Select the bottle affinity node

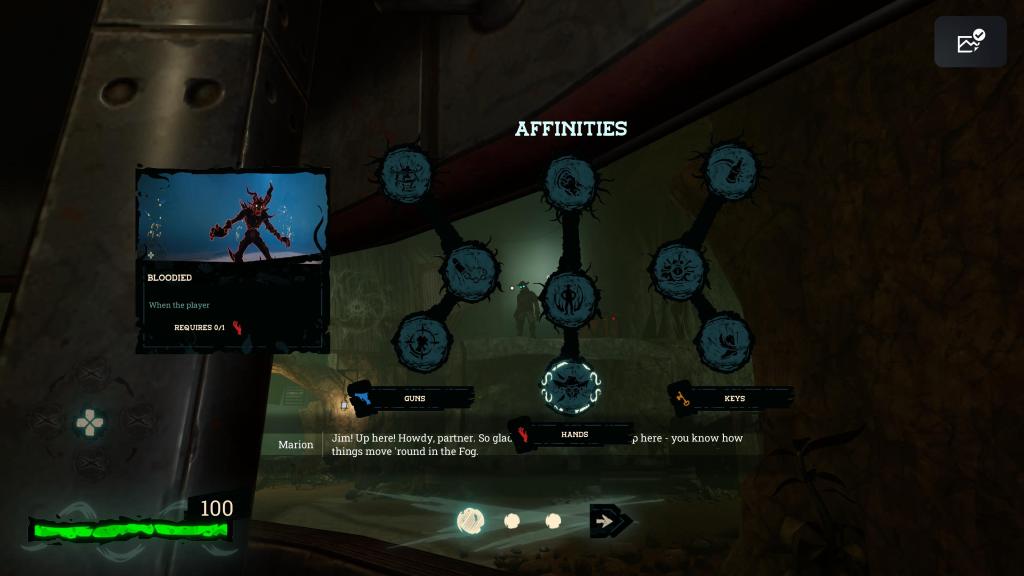[x=733, y=170]
